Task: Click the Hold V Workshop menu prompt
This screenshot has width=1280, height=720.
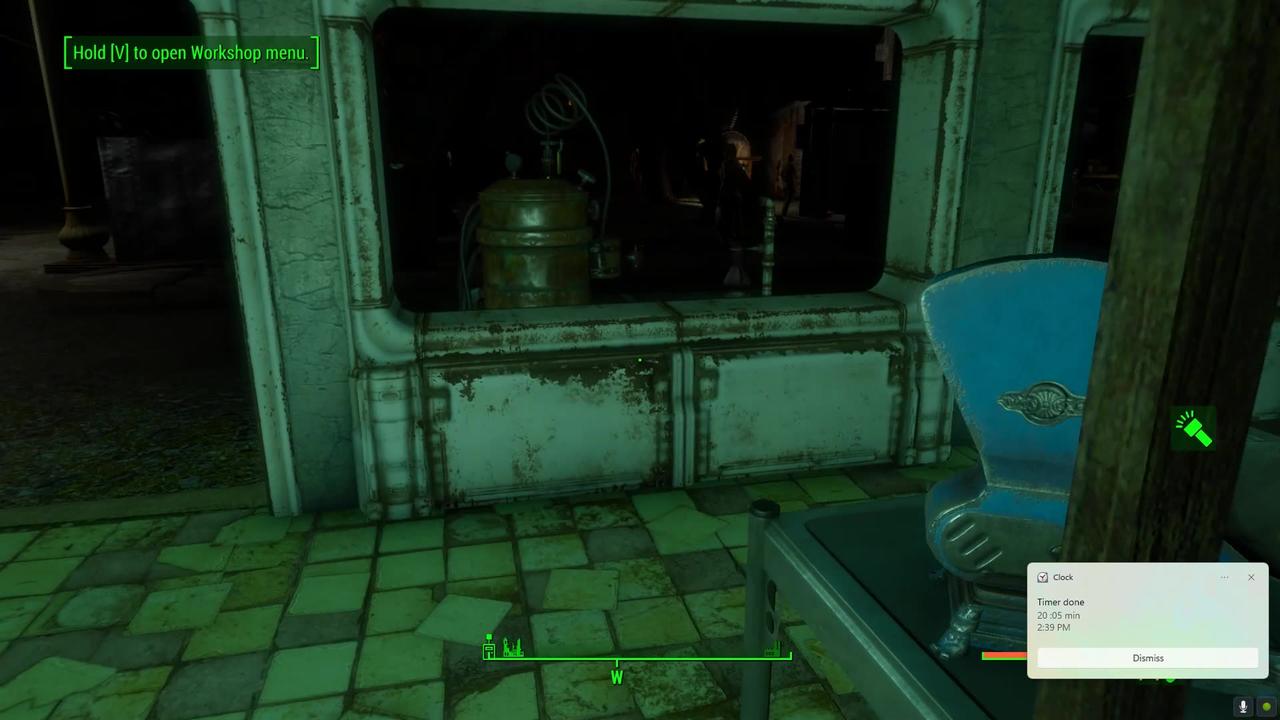Action: tap(190, 52)
